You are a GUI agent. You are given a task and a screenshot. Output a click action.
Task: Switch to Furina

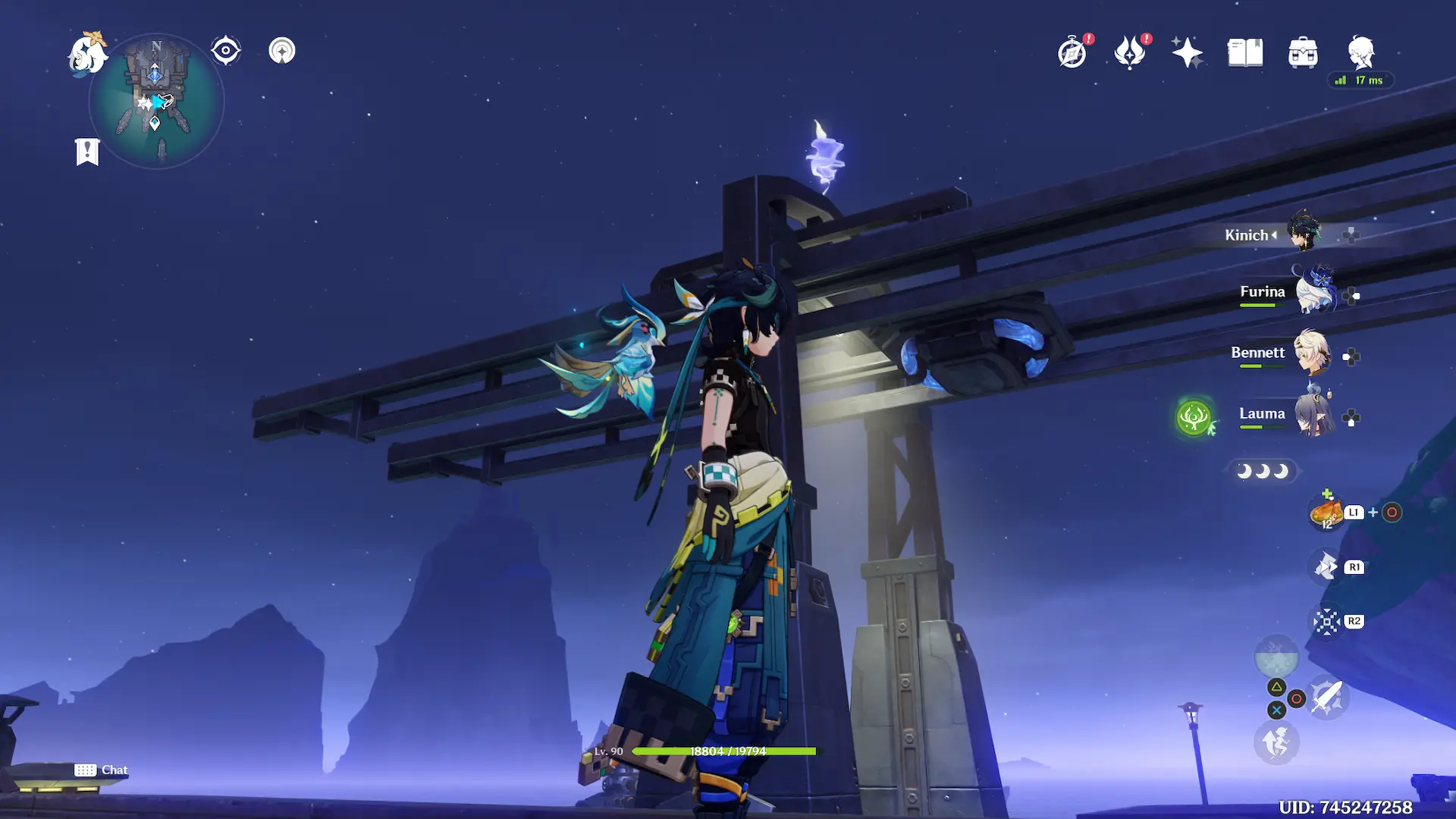pyautogui.click(x=1313, y=292)
